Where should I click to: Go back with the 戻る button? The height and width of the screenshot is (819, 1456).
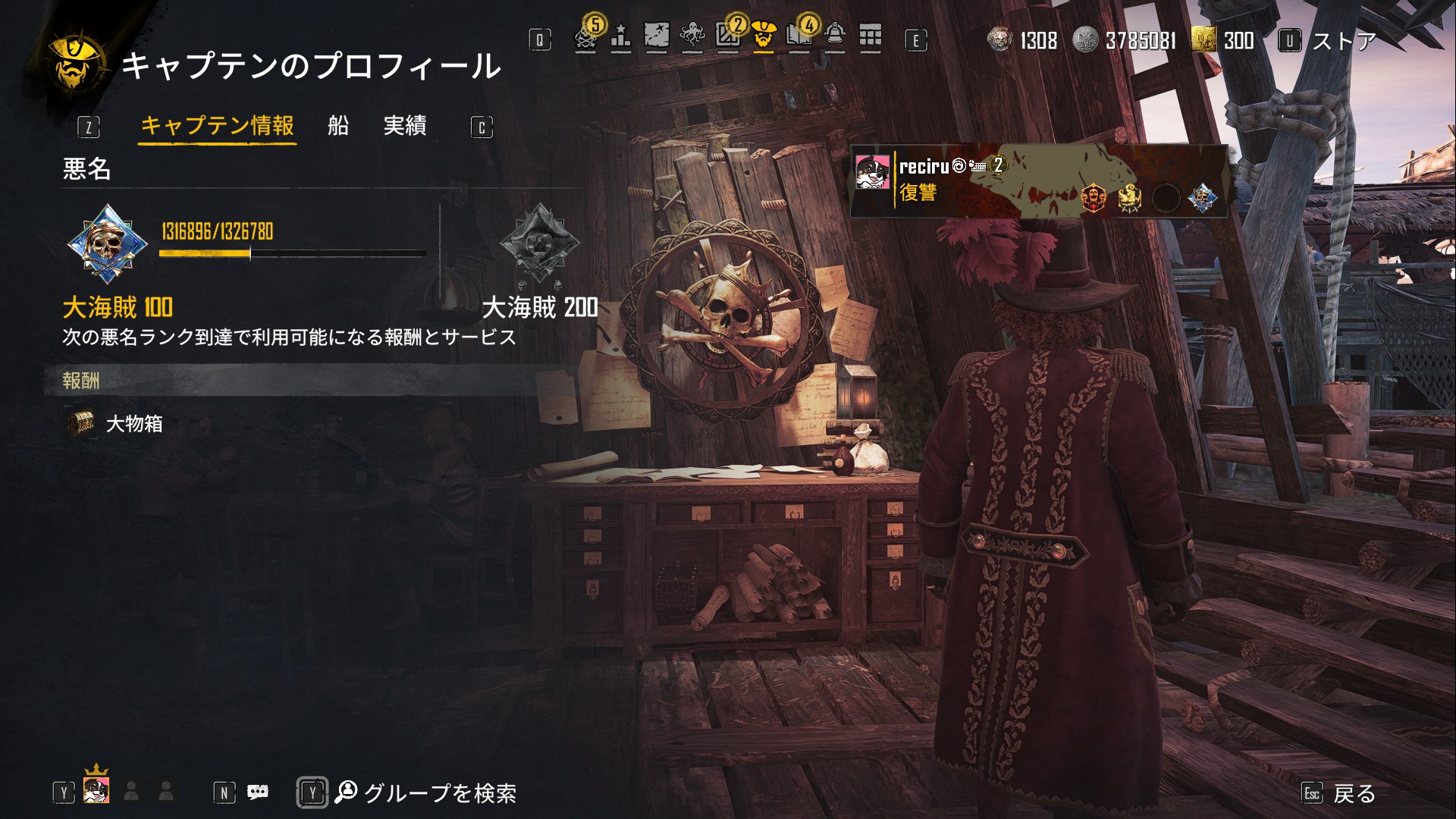1354,794
